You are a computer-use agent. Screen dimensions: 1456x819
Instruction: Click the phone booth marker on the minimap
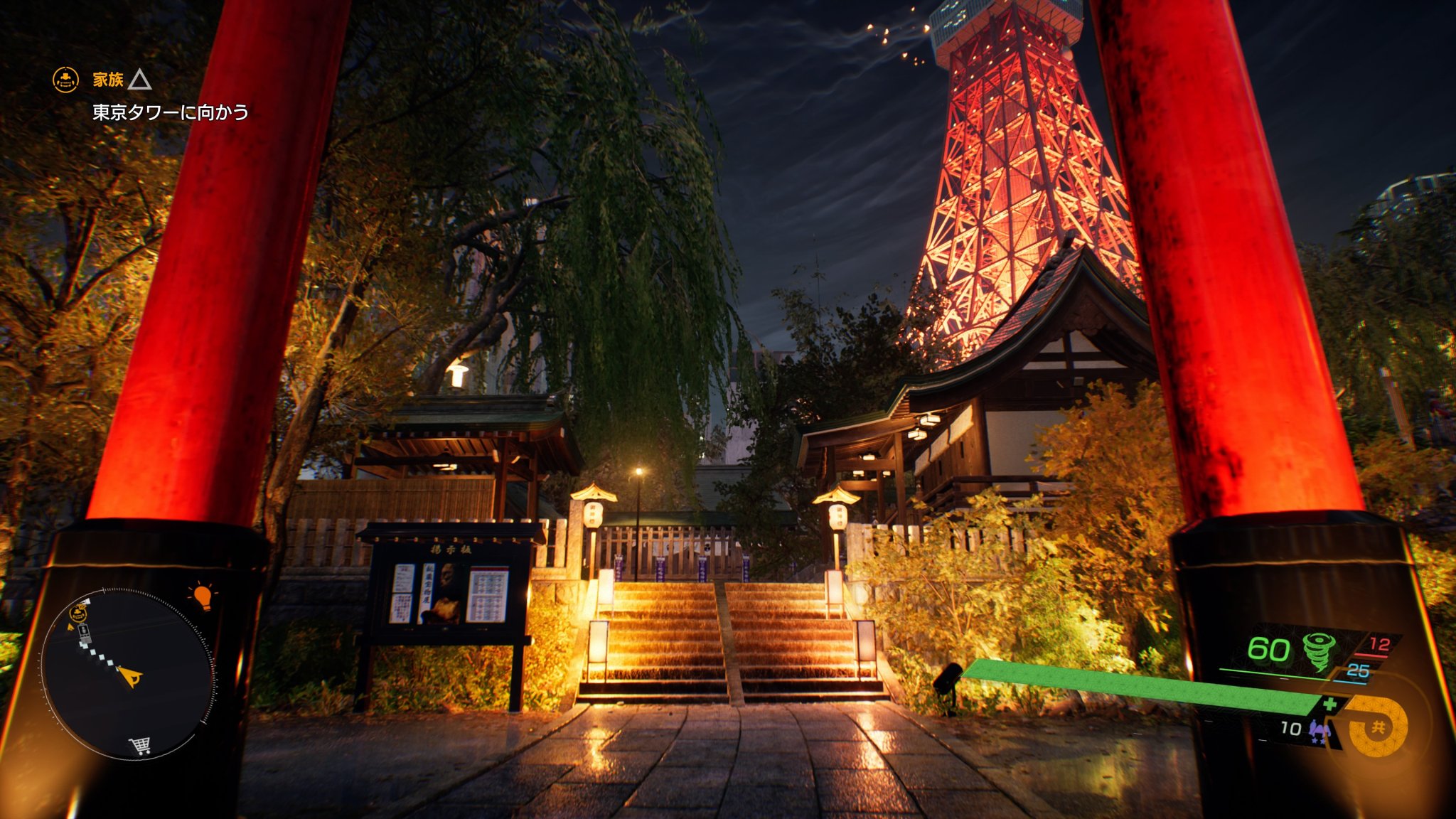(84, 631)
